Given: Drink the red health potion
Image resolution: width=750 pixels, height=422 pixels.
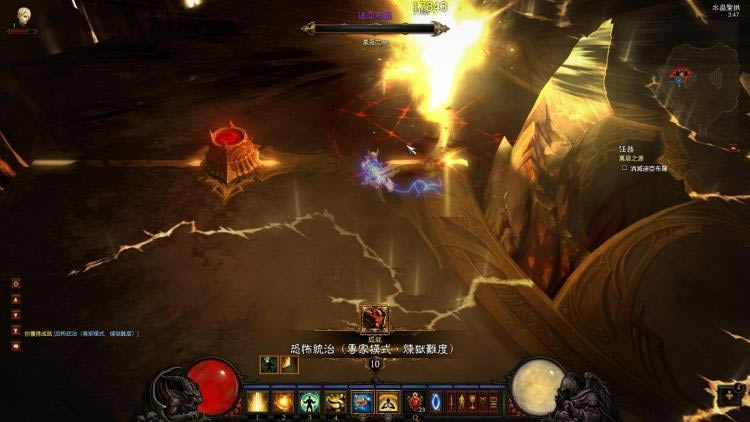Looking at the screenshot, I should [414, 402].
